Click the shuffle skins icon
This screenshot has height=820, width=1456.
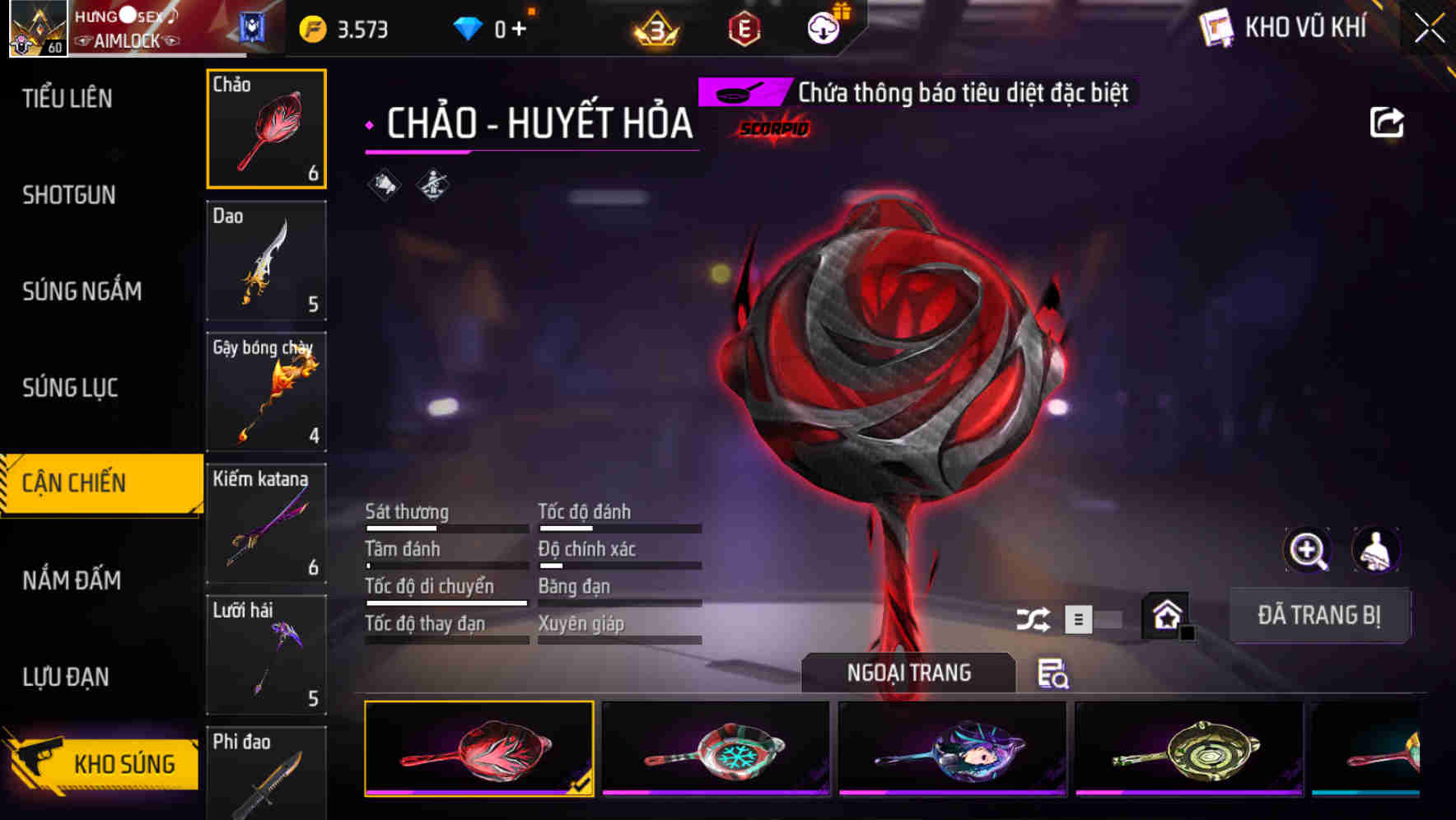point(1034,617)
